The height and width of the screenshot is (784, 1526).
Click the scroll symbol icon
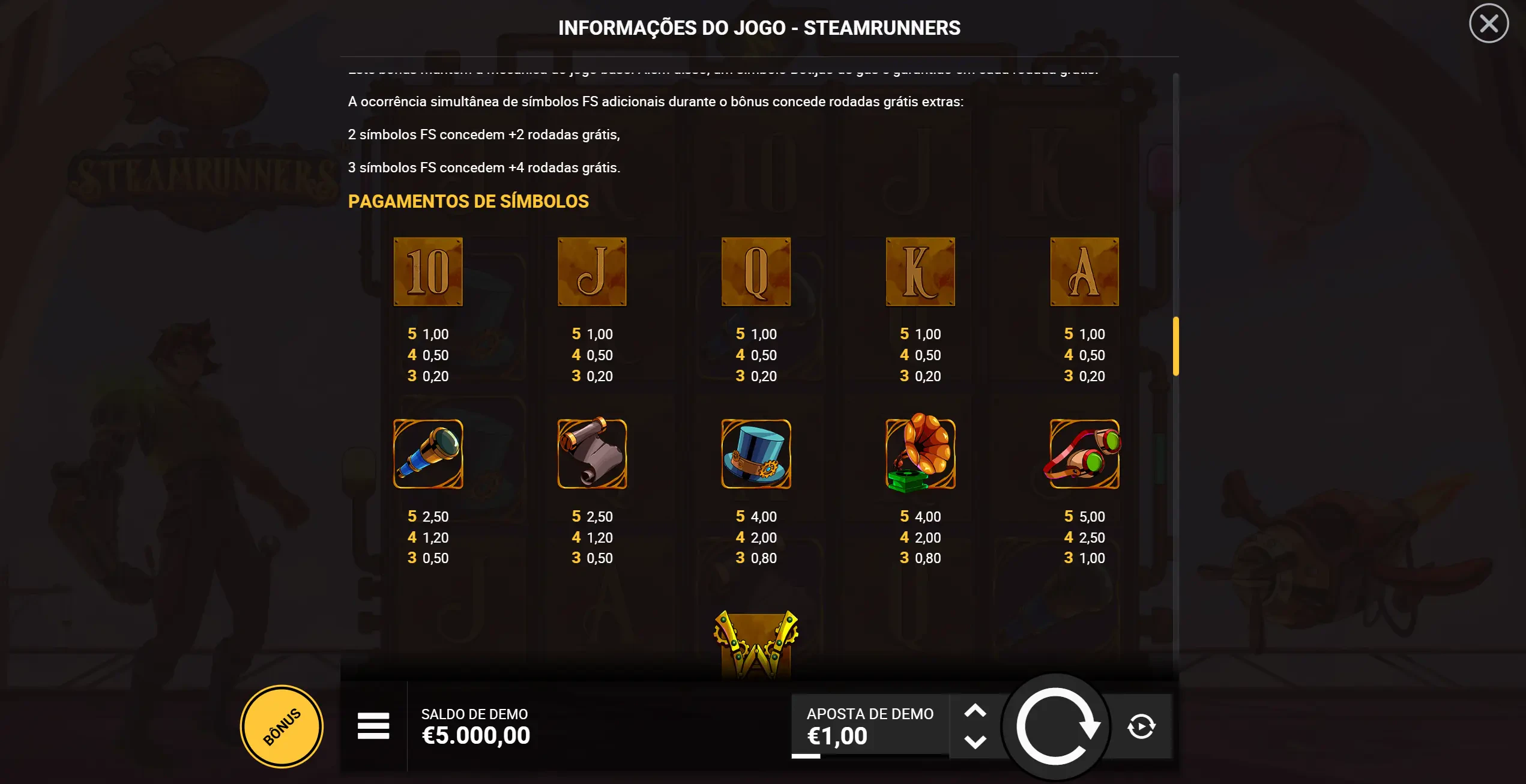click(x=591, y=454)
